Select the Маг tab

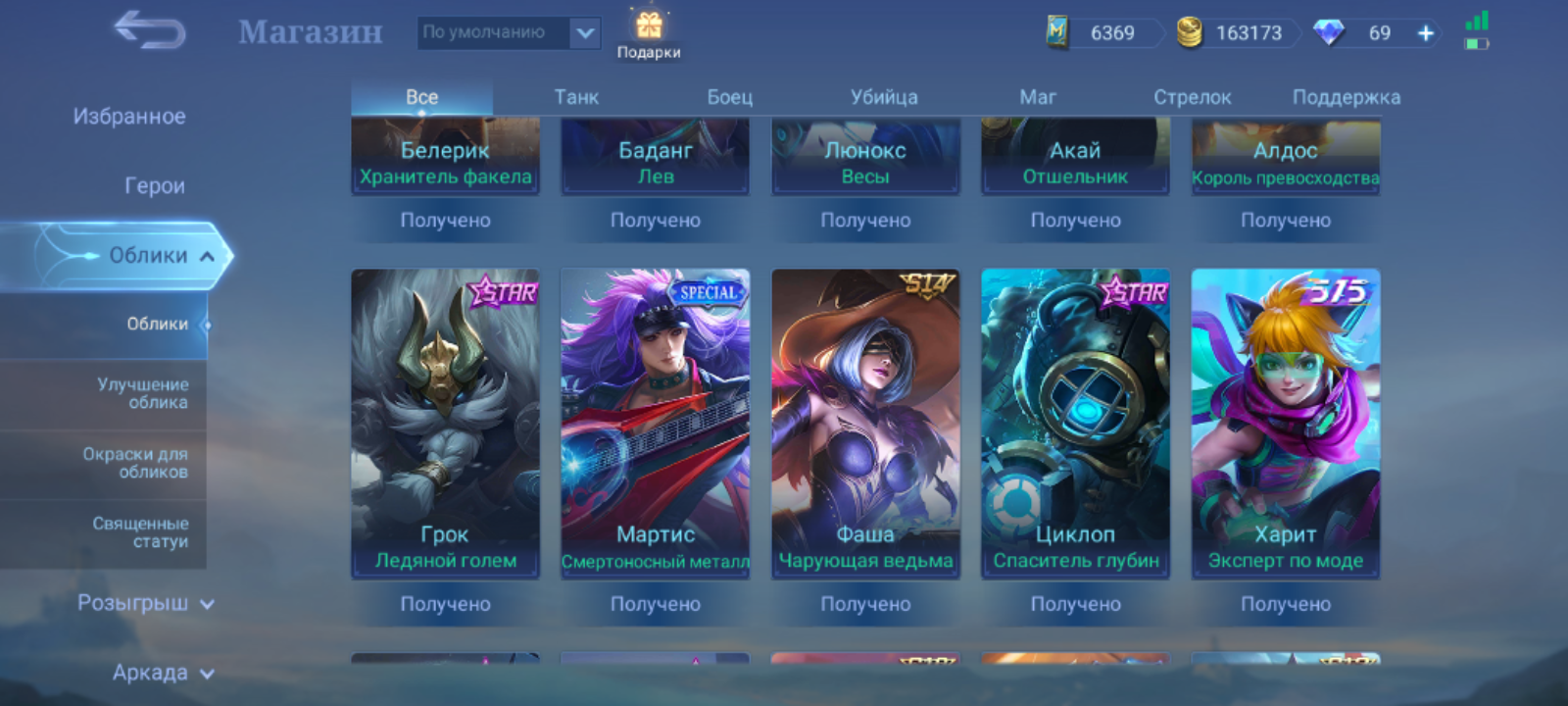(x=1038, y=97)
